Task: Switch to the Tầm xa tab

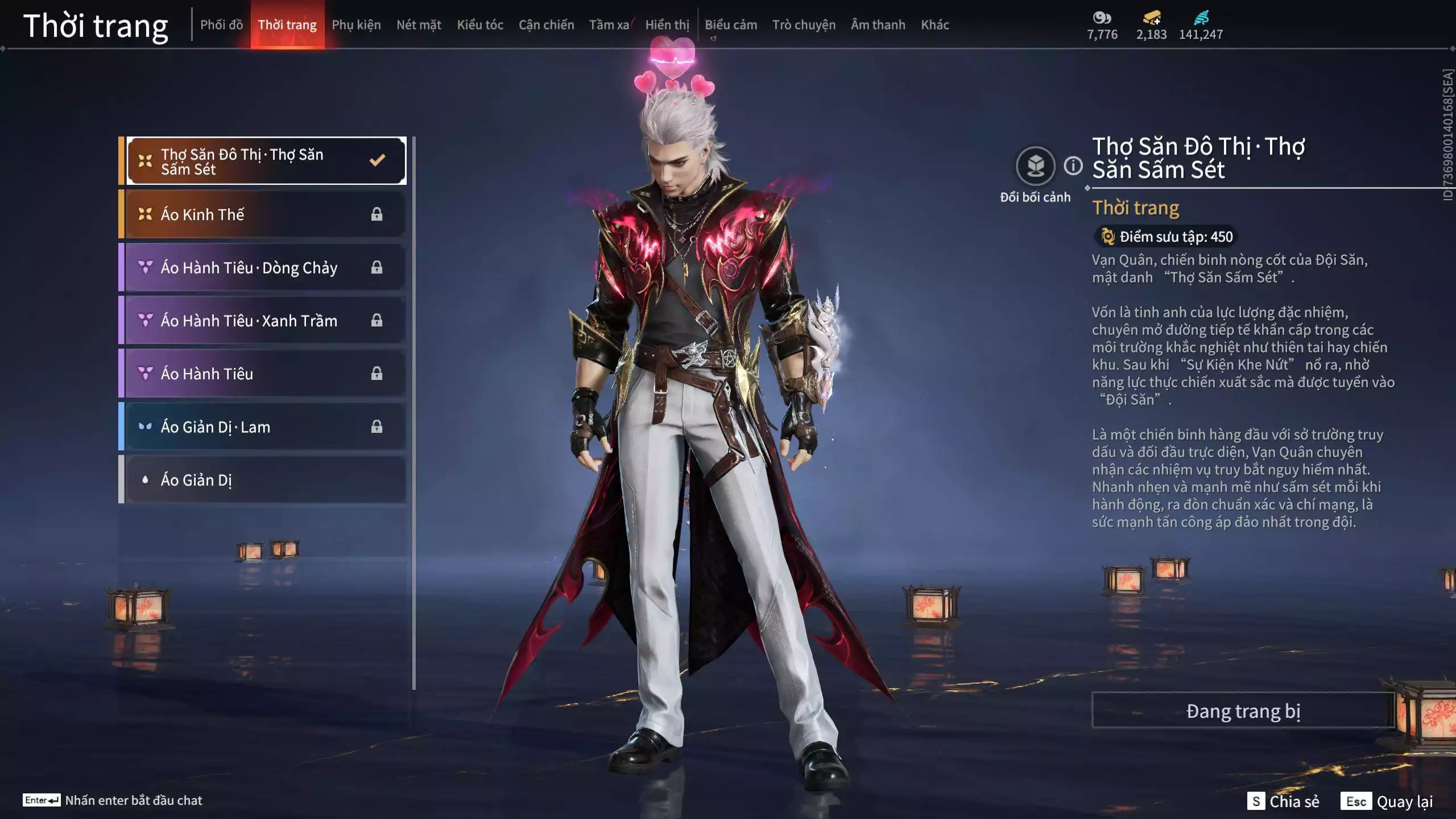Action: point(609,25)
